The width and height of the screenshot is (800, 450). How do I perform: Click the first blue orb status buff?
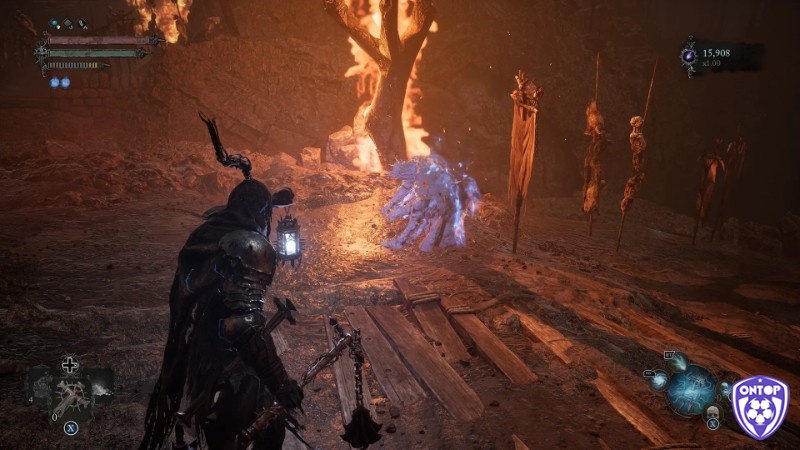54,83
